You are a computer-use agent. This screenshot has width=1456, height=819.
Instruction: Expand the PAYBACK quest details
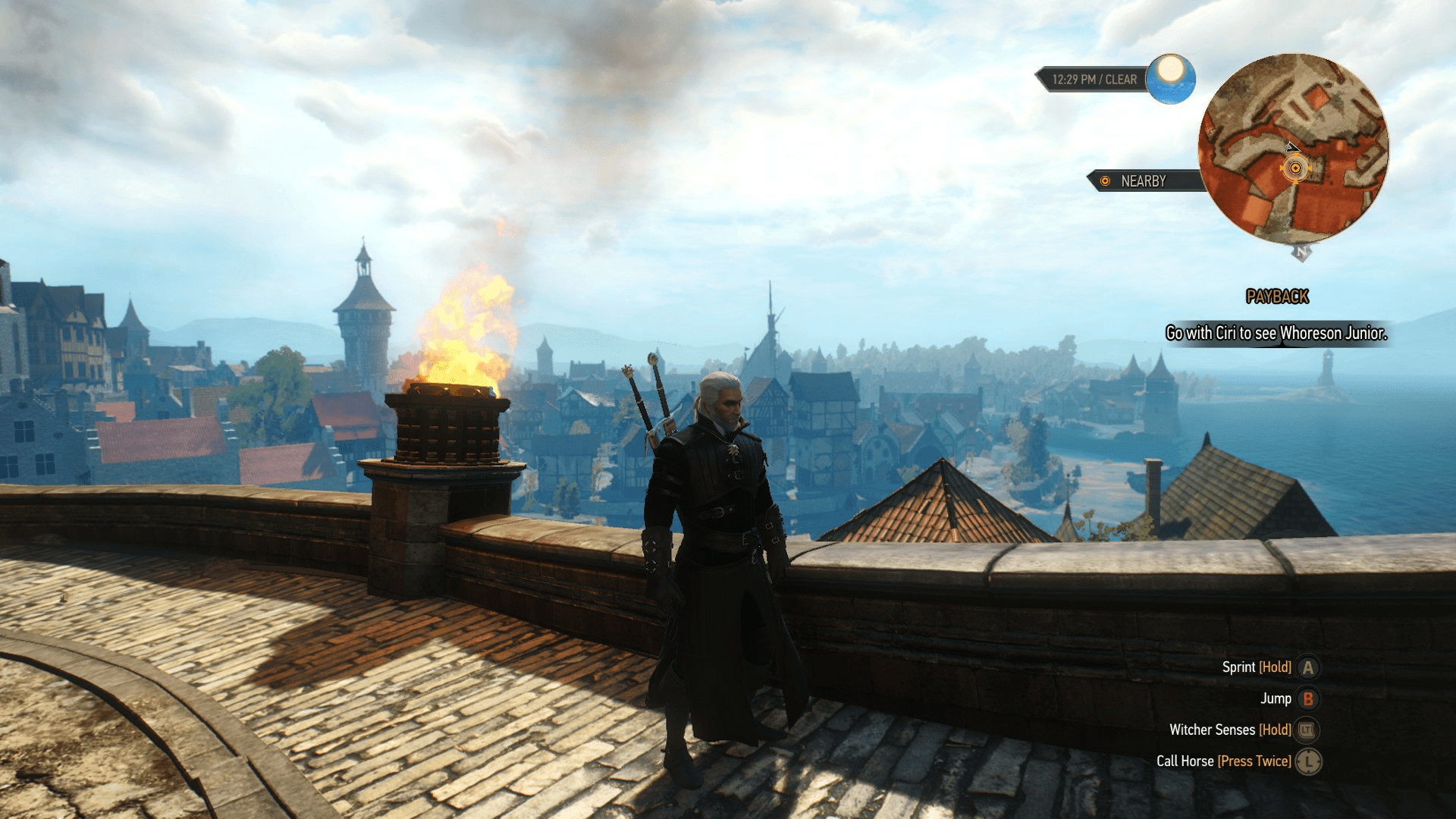(1276, 297)
